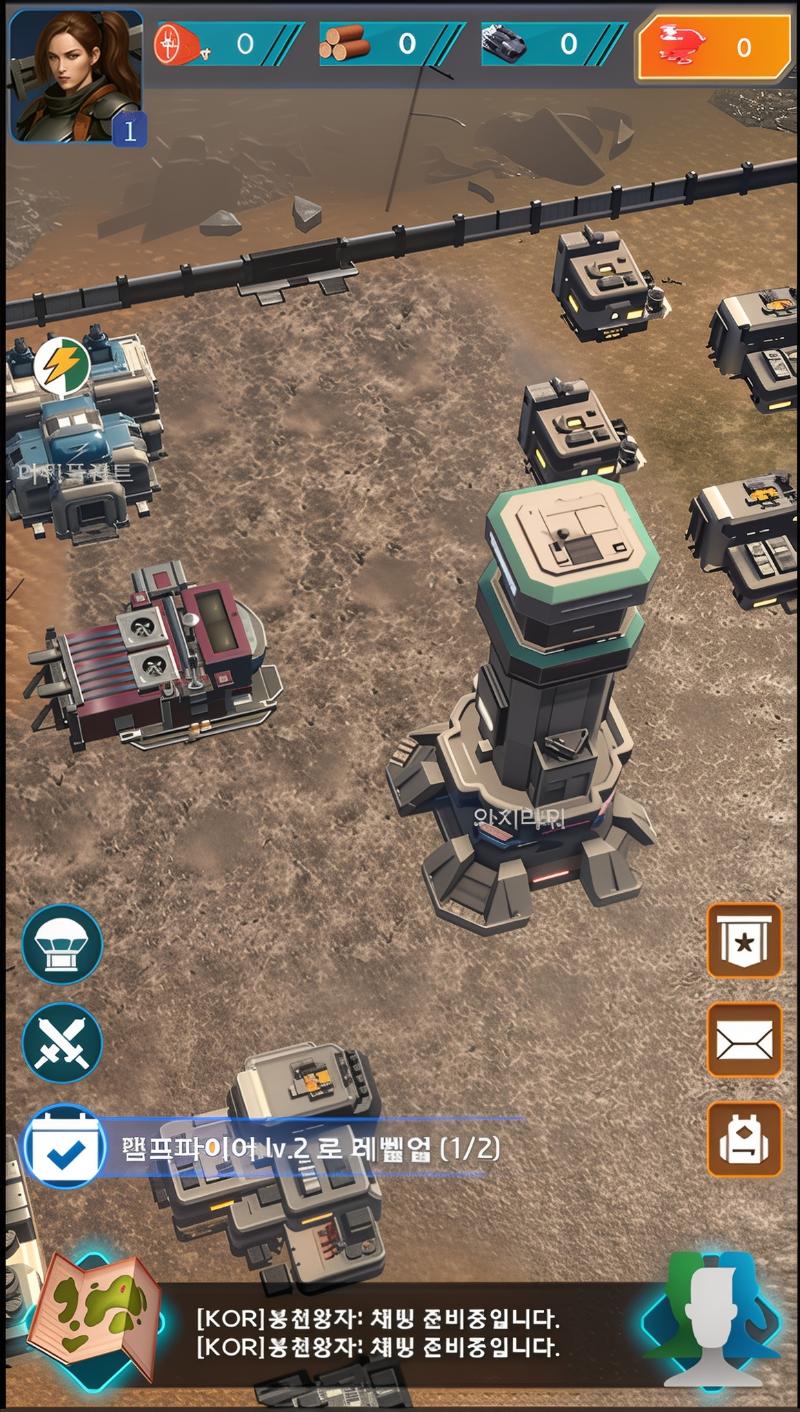The height and width of the screenshot is (1412, 800).
Task: Open the orange premium currency shop
Action: [714, 48]
